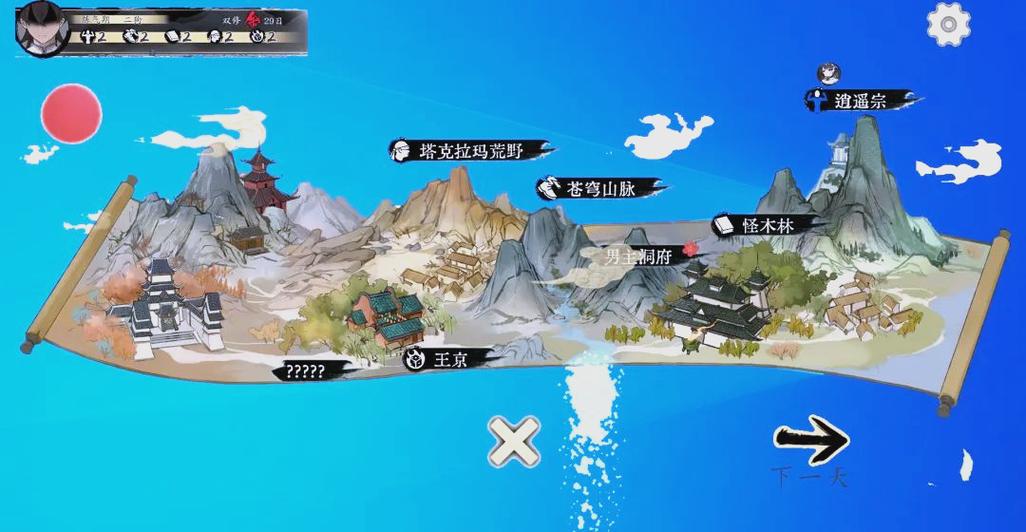Viewport: 1026px width, 532px height.
Task: Select the 逍遥宗 location label
Action: [860, 100]
